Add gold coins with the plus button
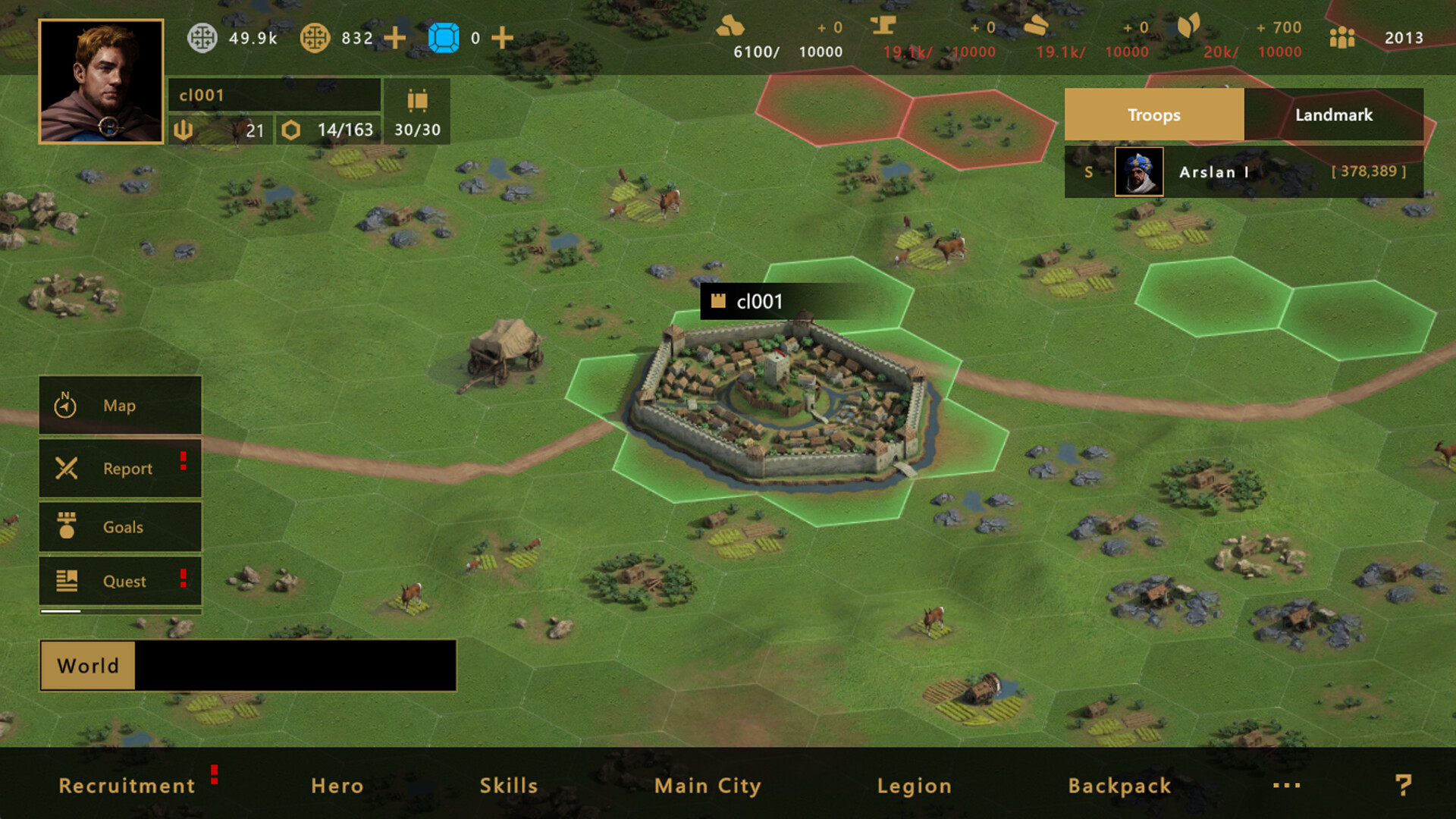Viewport: 1456px width, 819px height. click(394, 37)
